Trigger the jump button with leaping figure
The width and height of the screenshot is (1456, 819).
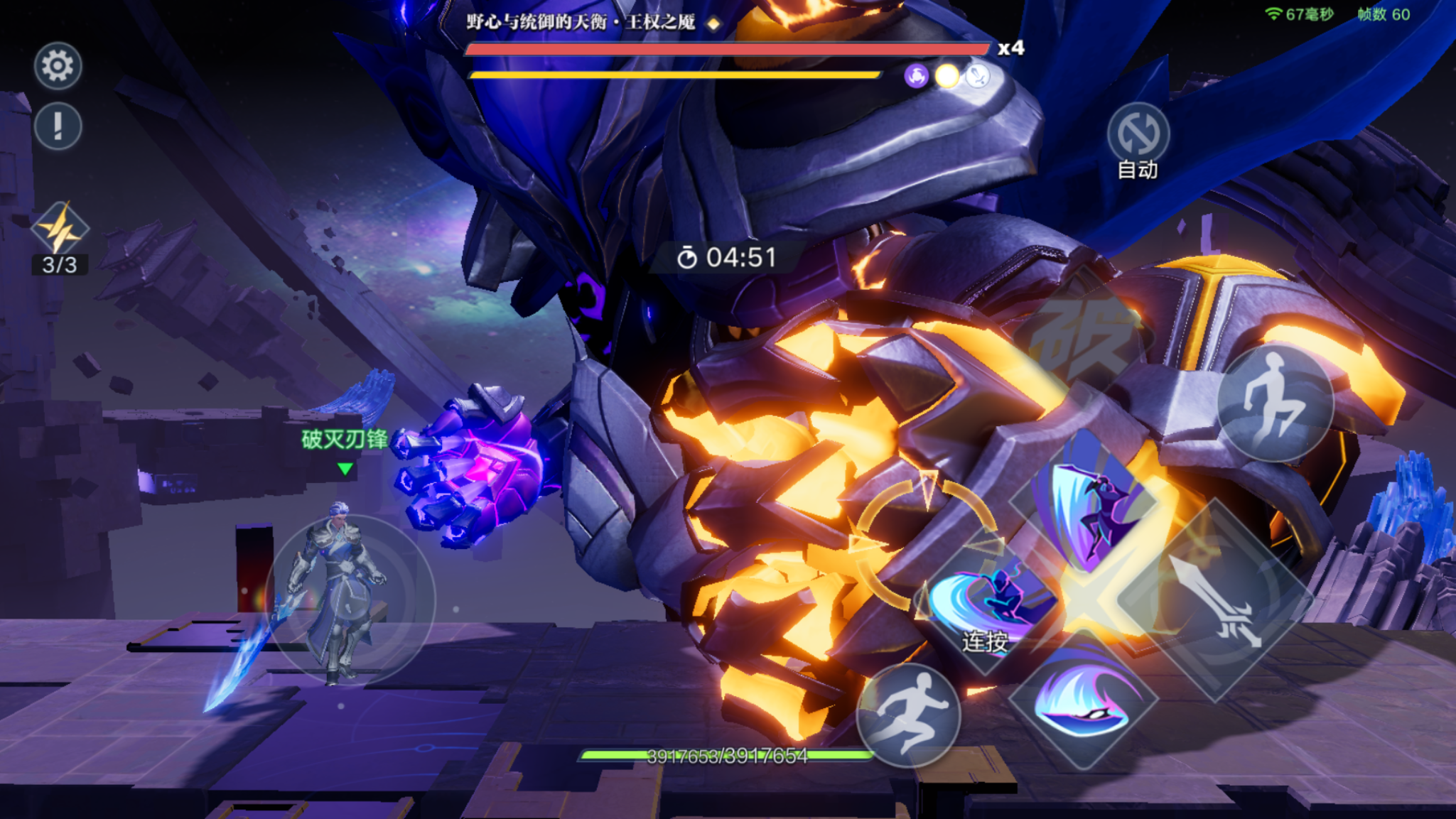(x=1274, y=403)
